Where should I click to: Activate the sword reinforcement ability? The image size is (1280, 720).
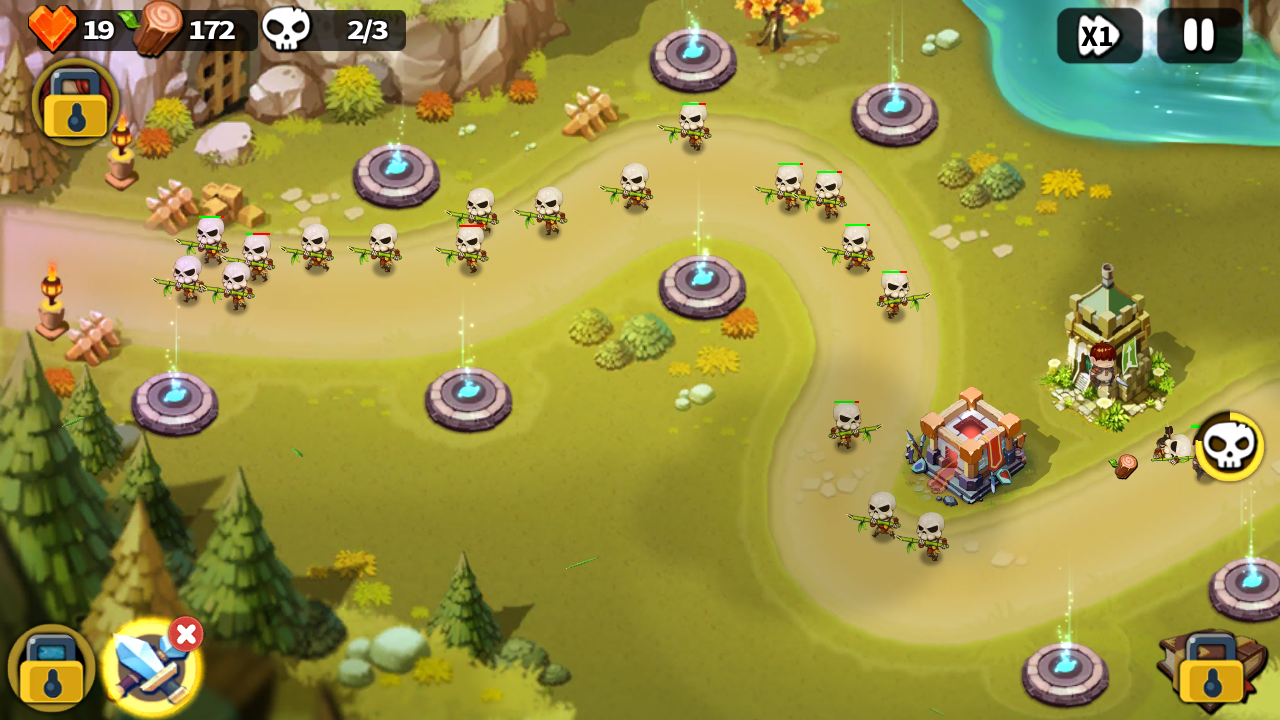click(149, 667)
